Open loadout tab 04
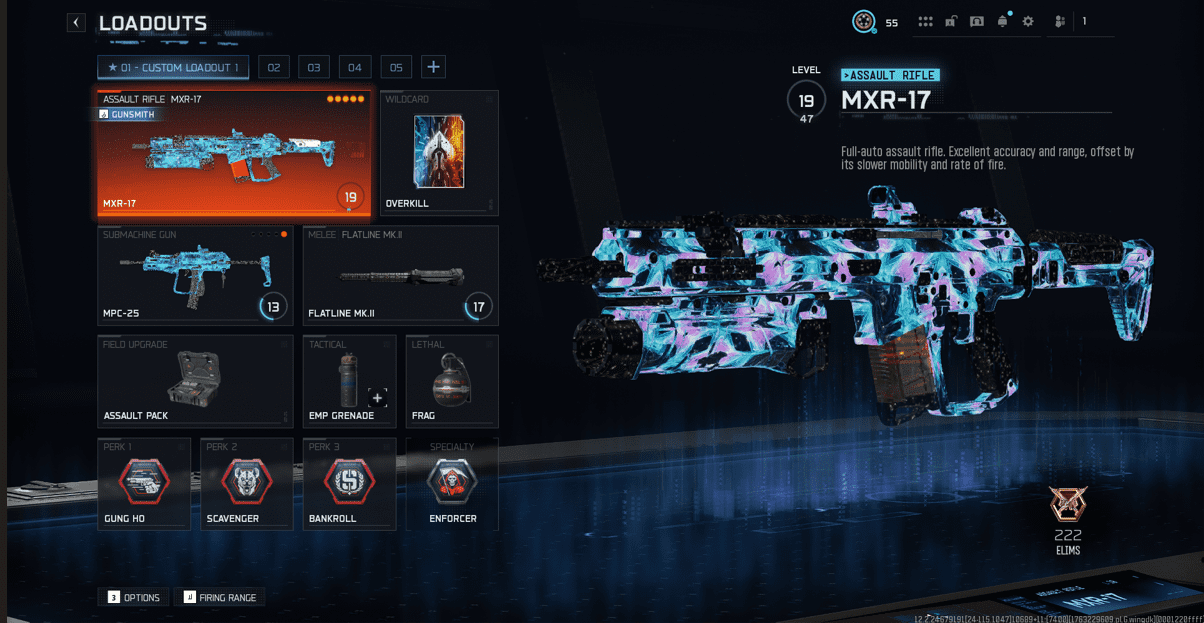Image resolution: width=1204 pixels, height=623 pixels. tap(355, 67)
